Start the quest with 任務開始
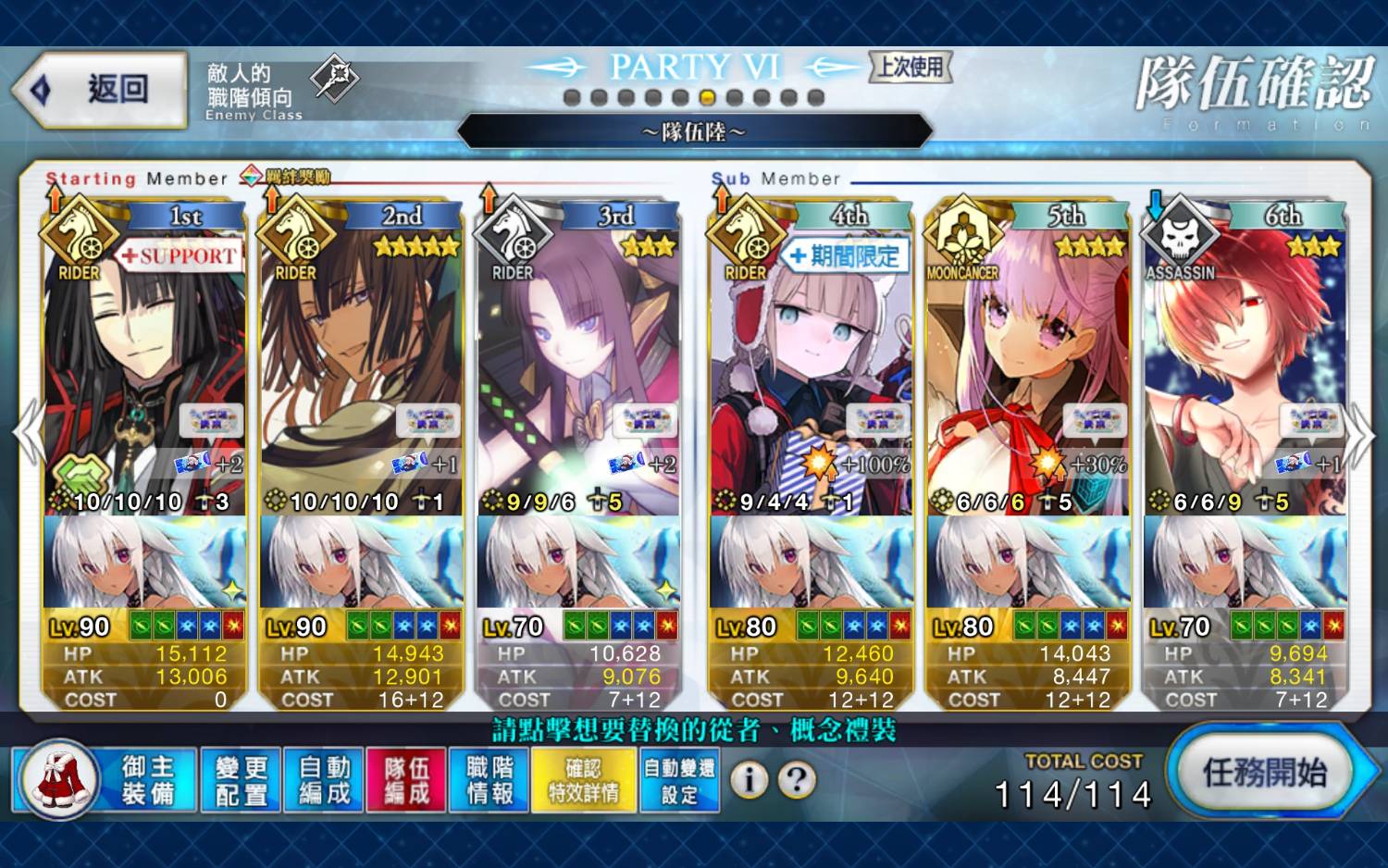 click(1264, 773)
